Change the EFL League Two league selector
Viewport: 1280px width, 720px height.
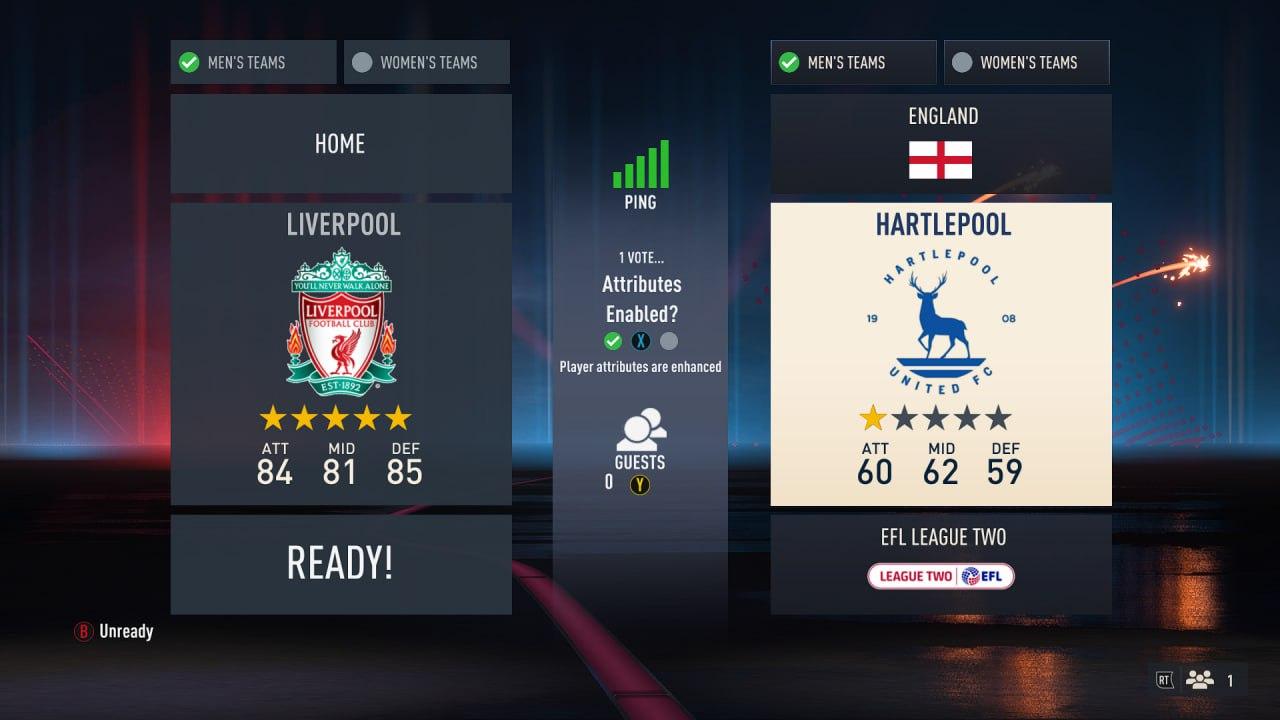941,564
